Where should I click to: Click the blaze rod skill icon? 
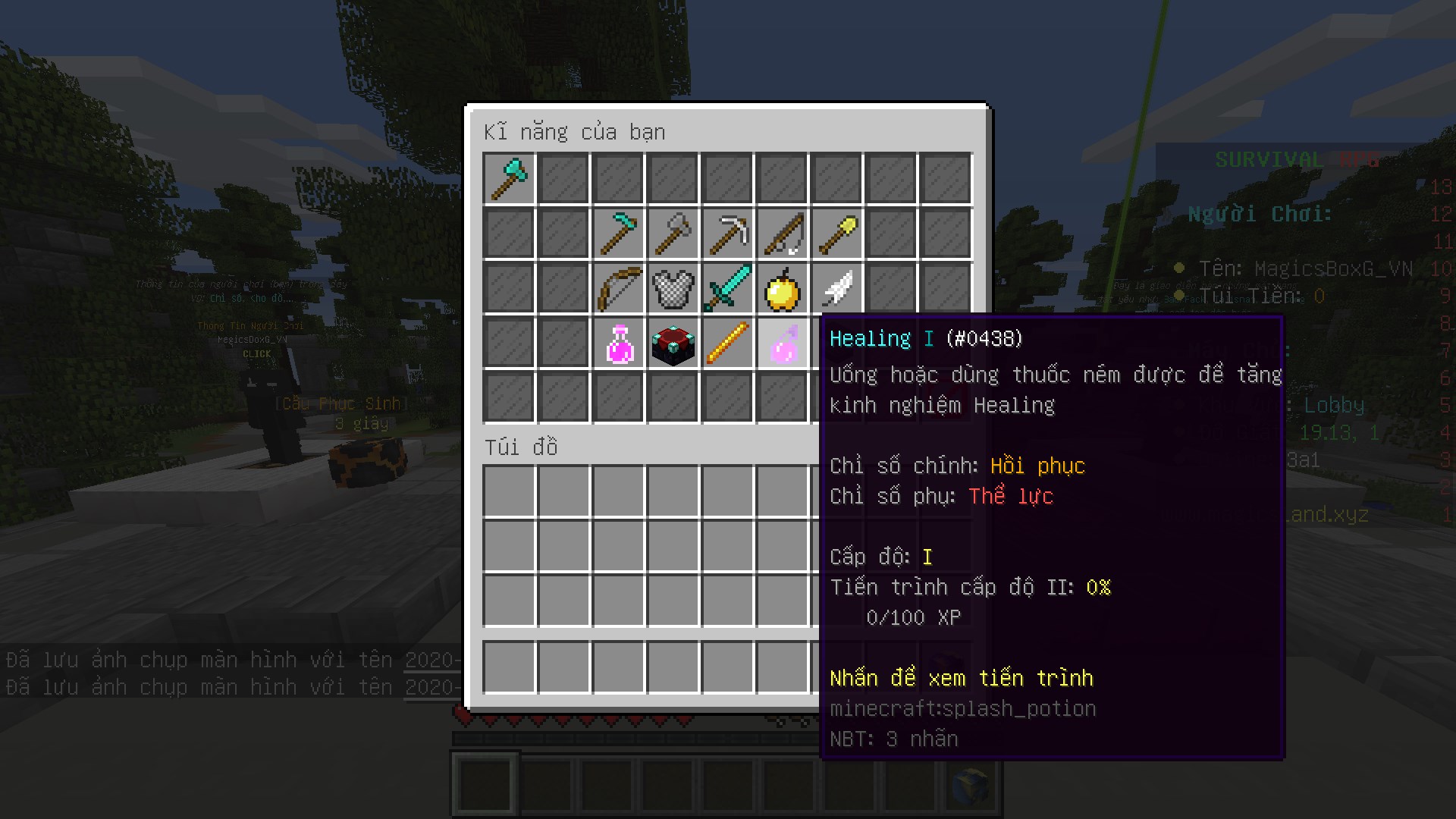point(727,344)
